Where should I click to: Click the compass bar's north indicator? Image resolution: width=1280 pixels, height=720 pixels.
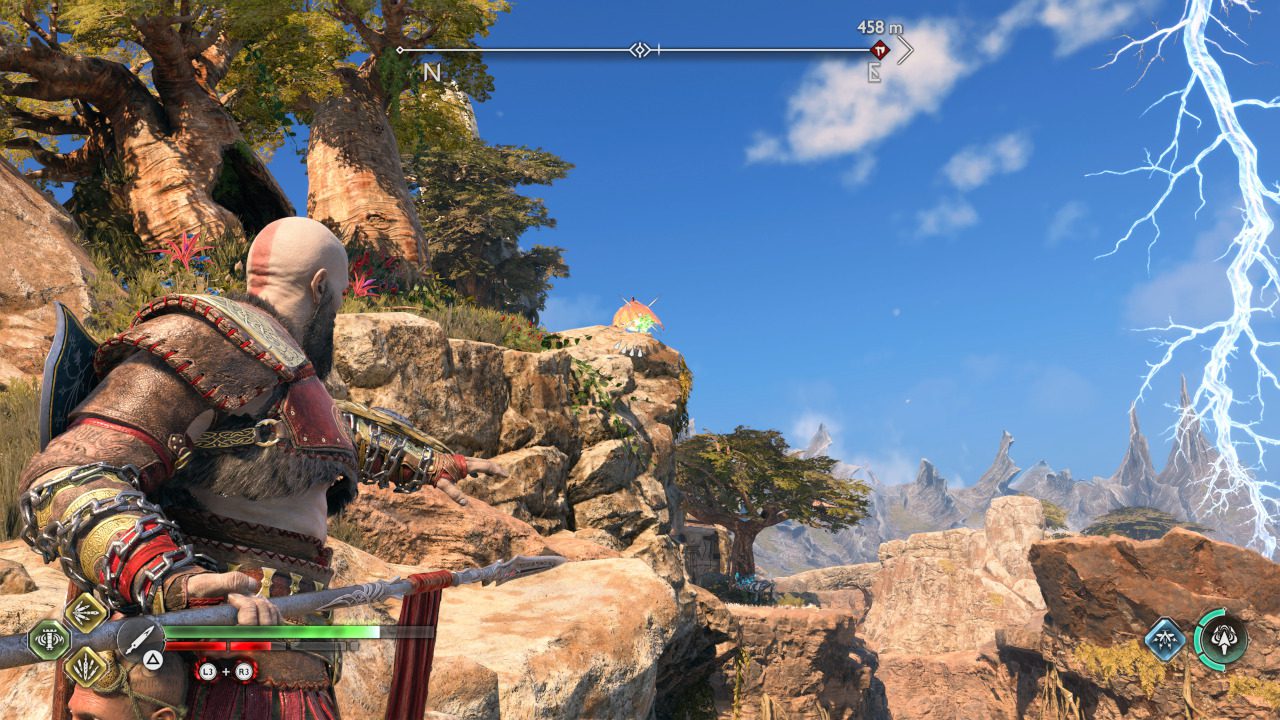[432, 73]
